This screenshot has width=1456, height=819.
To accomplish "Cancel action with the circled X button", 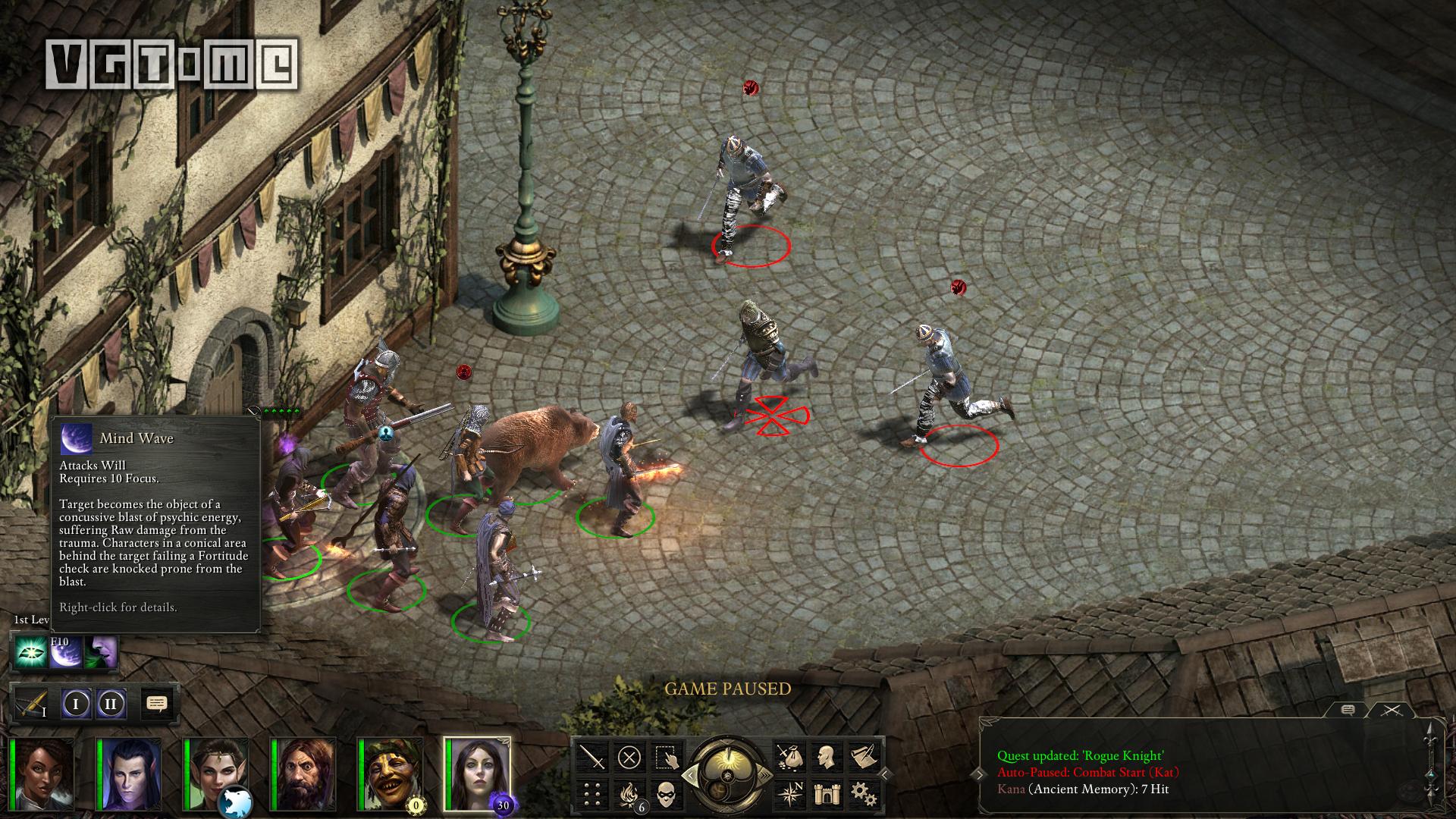I will pyautogui.click(x=629, y=756).
